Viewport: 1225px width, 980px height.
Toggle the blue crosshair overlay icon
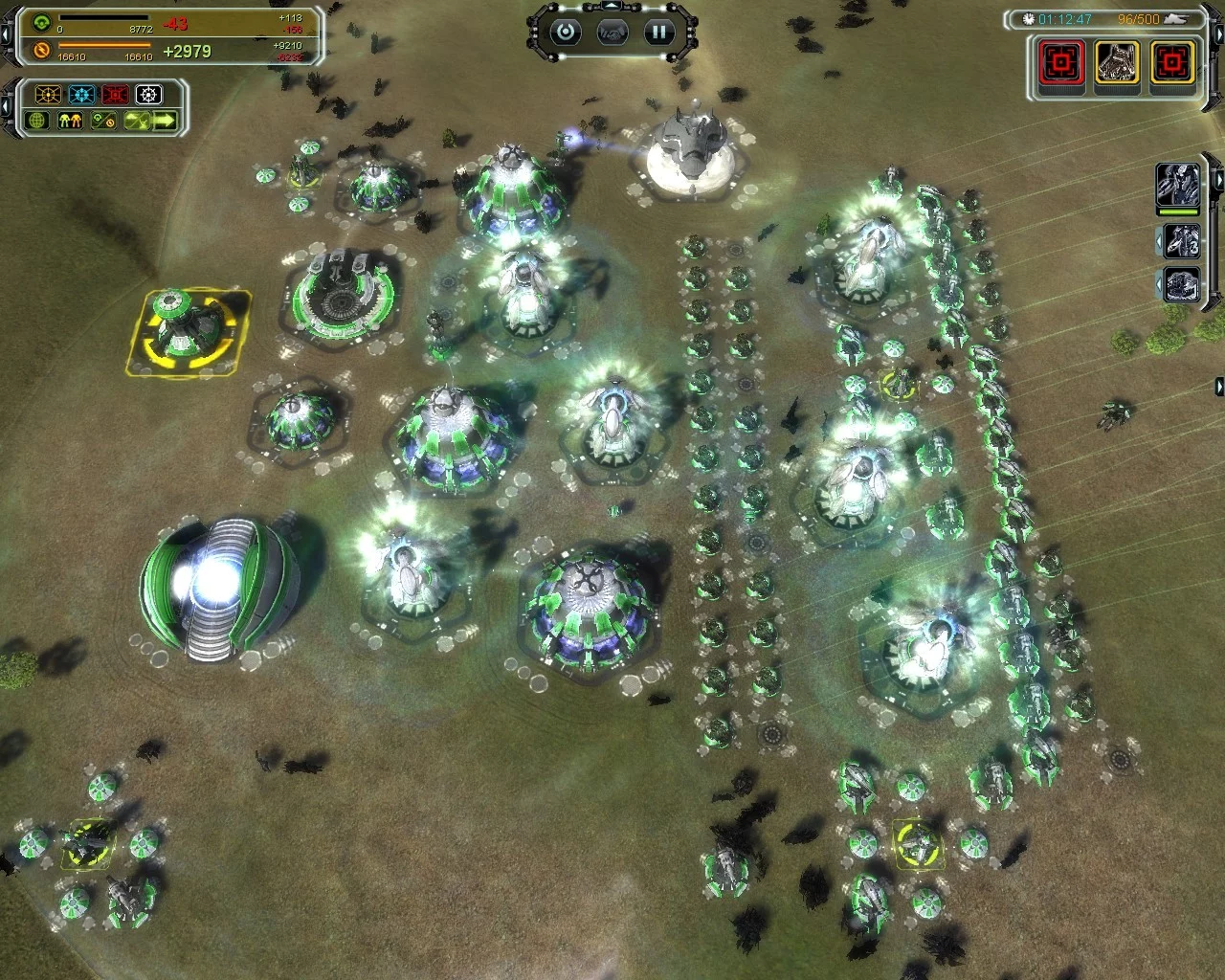tap(81, 95)
